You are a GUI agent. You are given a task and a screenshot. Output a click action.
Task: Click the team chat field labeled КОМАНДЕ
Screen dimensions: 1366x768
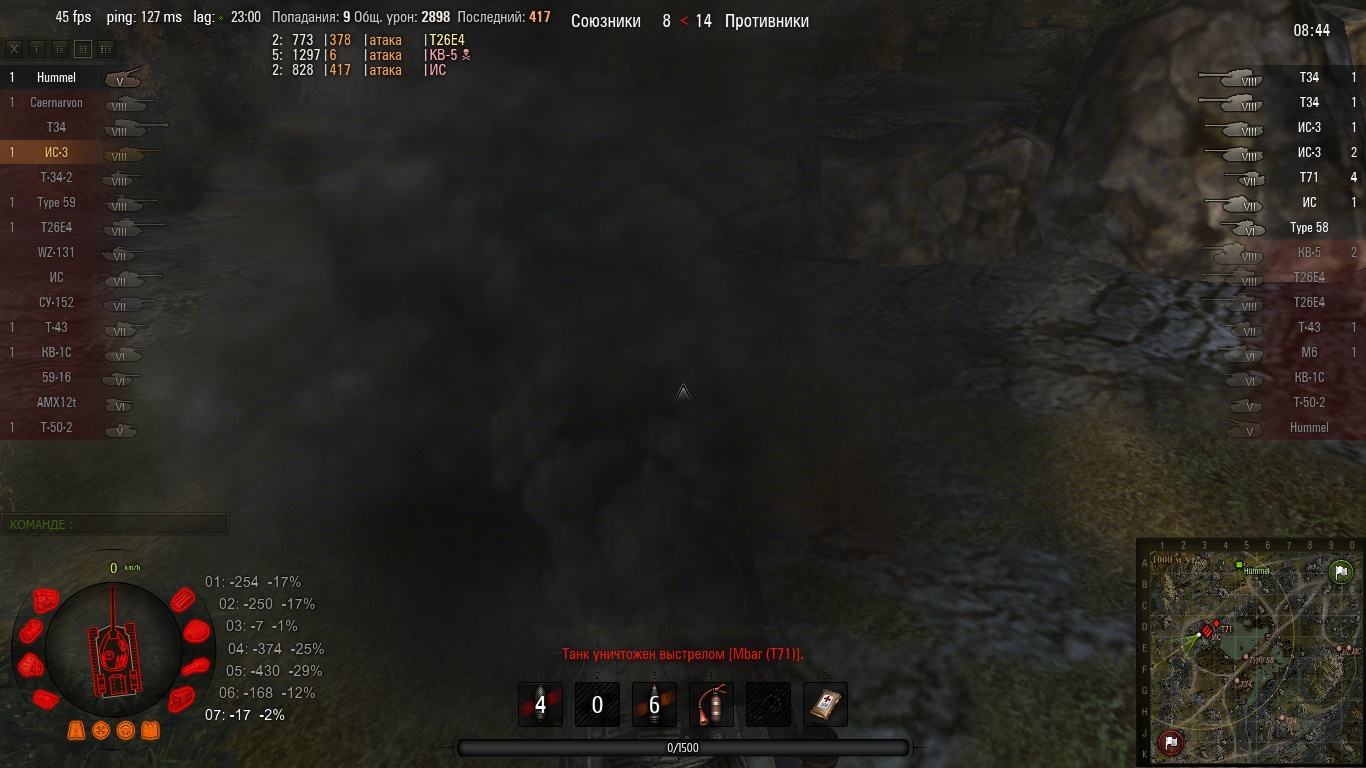pyautogui.click(x=115, y=524)
